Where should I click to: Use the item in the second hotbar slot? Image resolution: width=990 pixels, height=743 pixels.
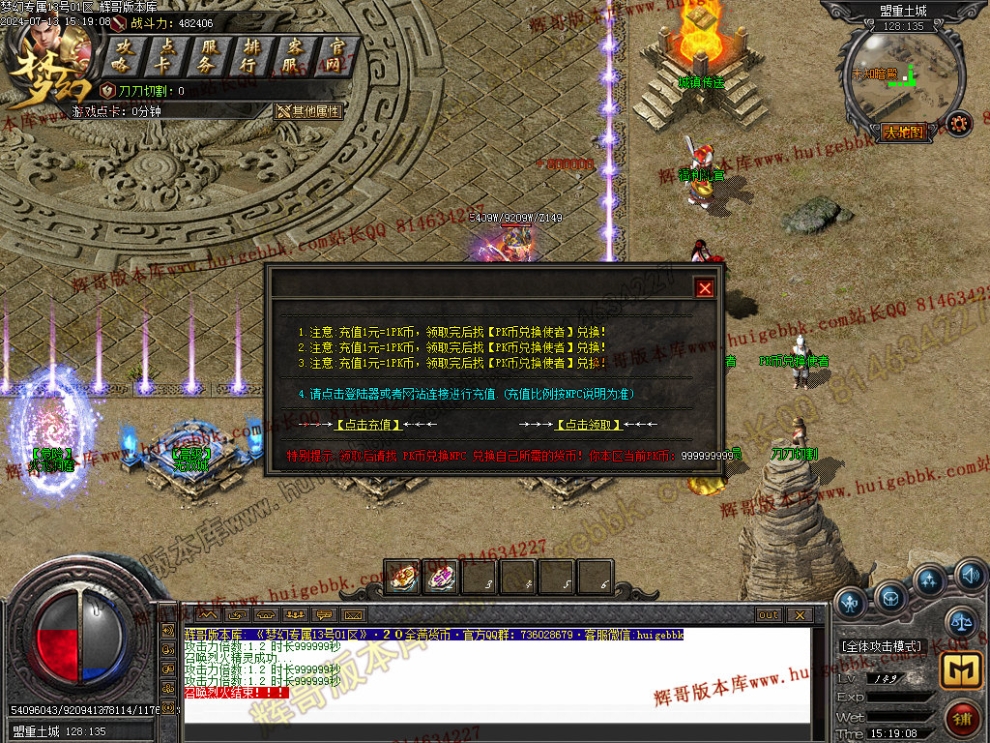pos(440,576)
